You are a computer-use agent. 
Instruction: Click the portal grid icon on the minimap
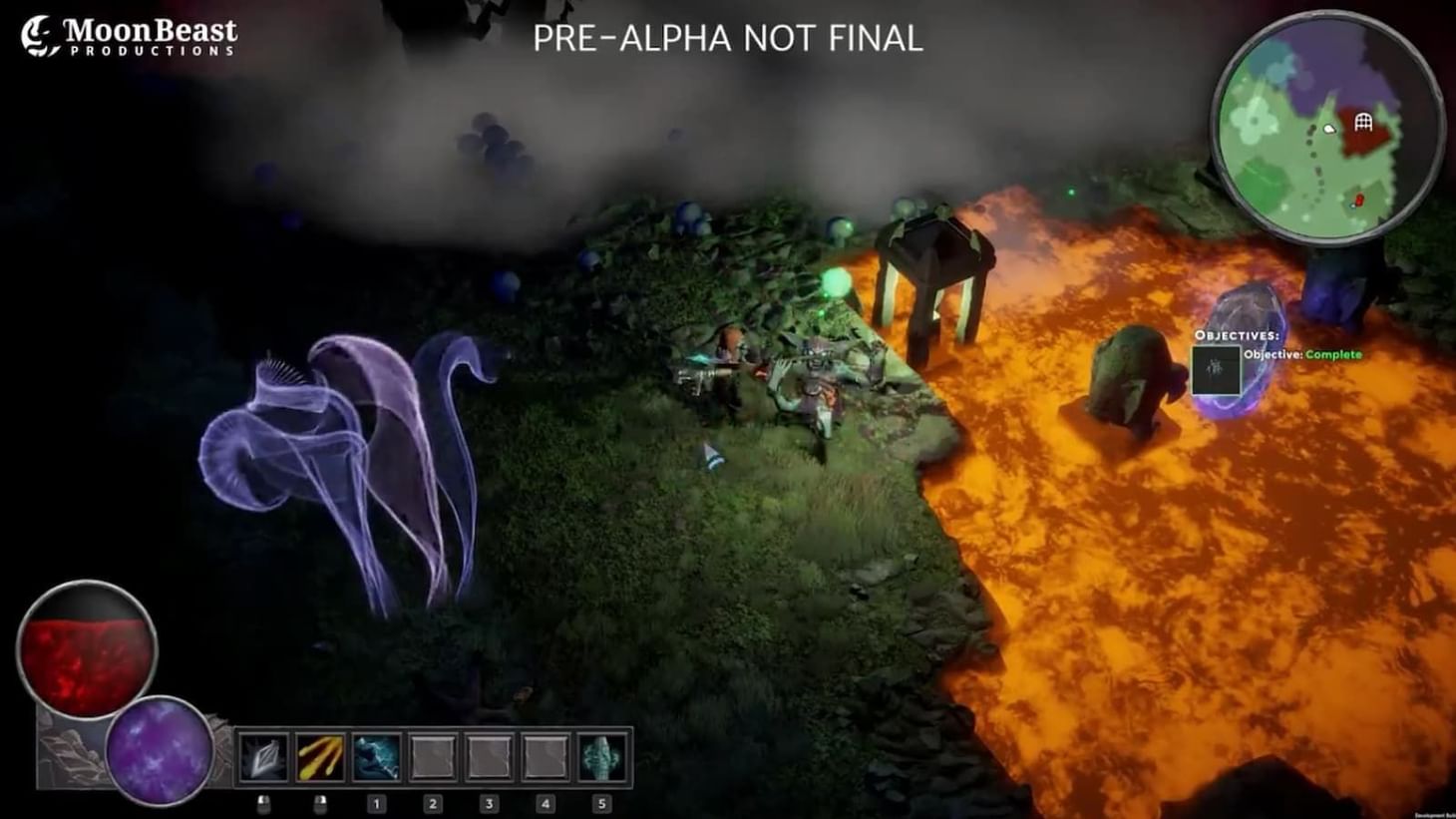click(x=1363, y=123)
